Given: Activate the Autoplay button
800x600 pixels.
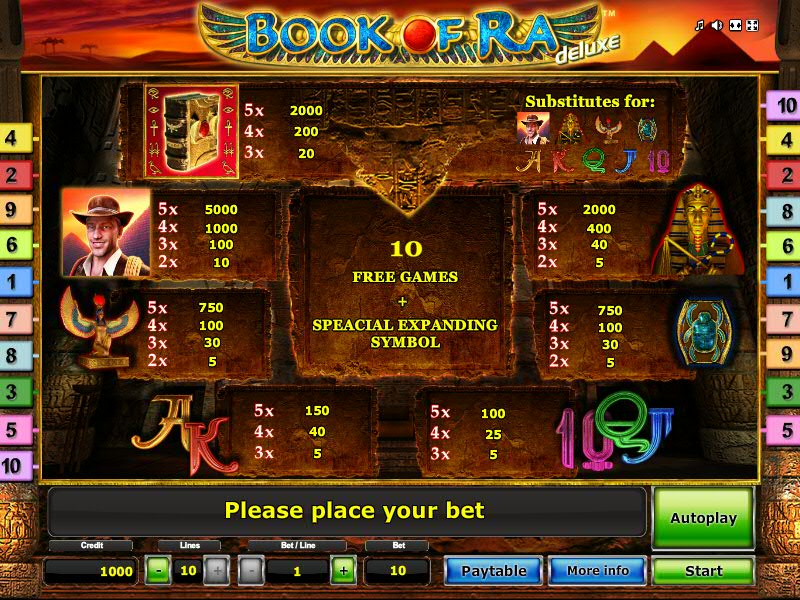Looking at the screenshot, I should (x=703, y=518).
